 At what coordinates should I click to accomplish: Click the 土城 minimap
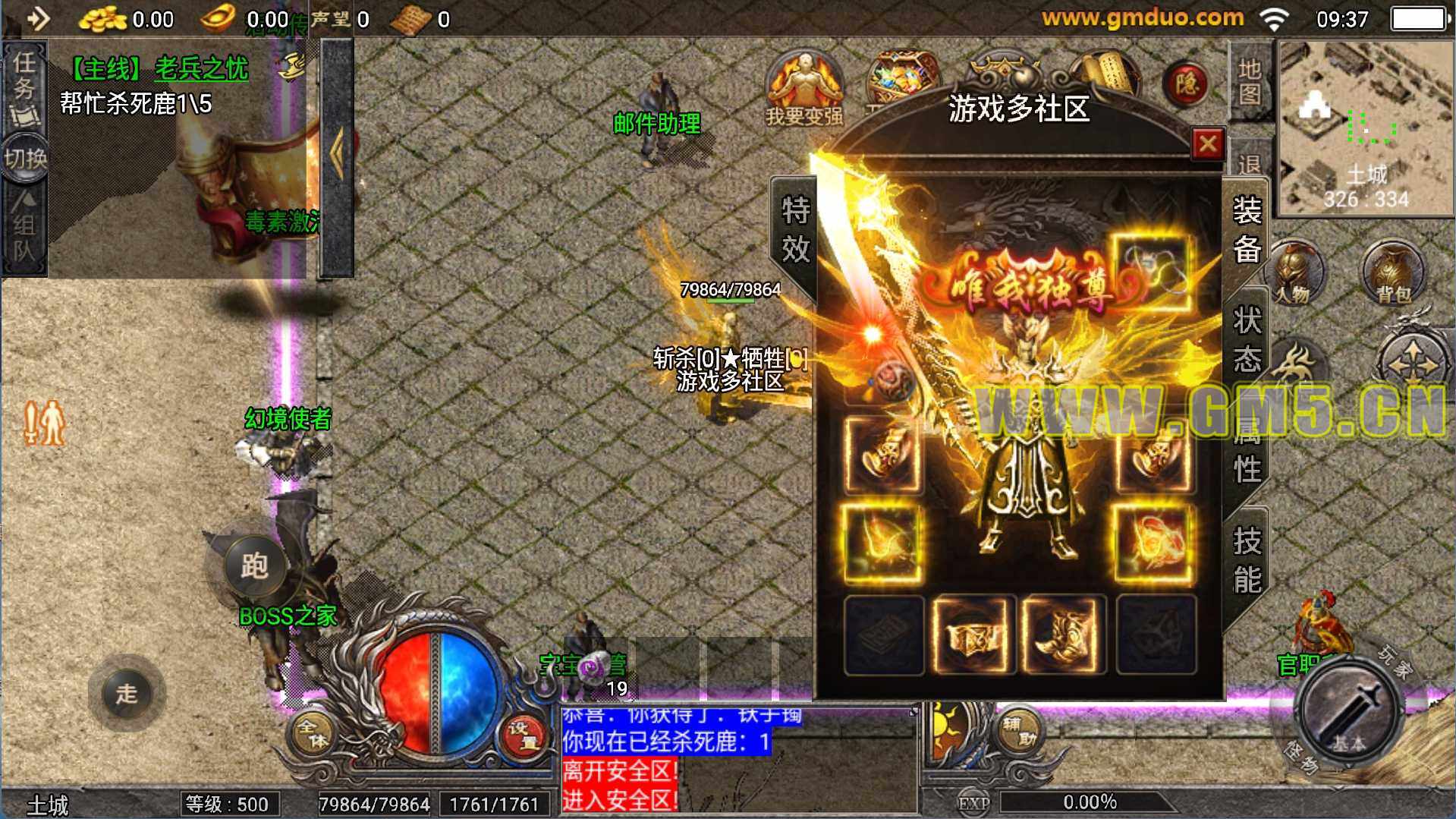point(1366,128)
